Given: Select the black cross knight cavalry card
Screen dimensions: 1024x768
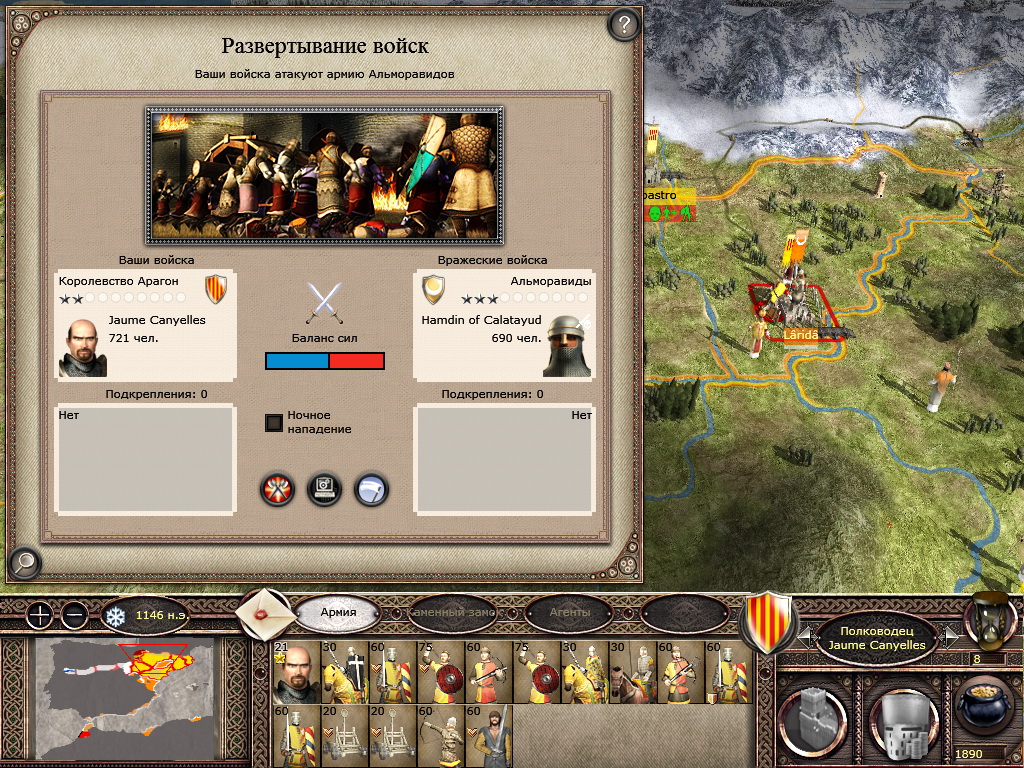Looking at the screenshot, I should coord(341,672).
